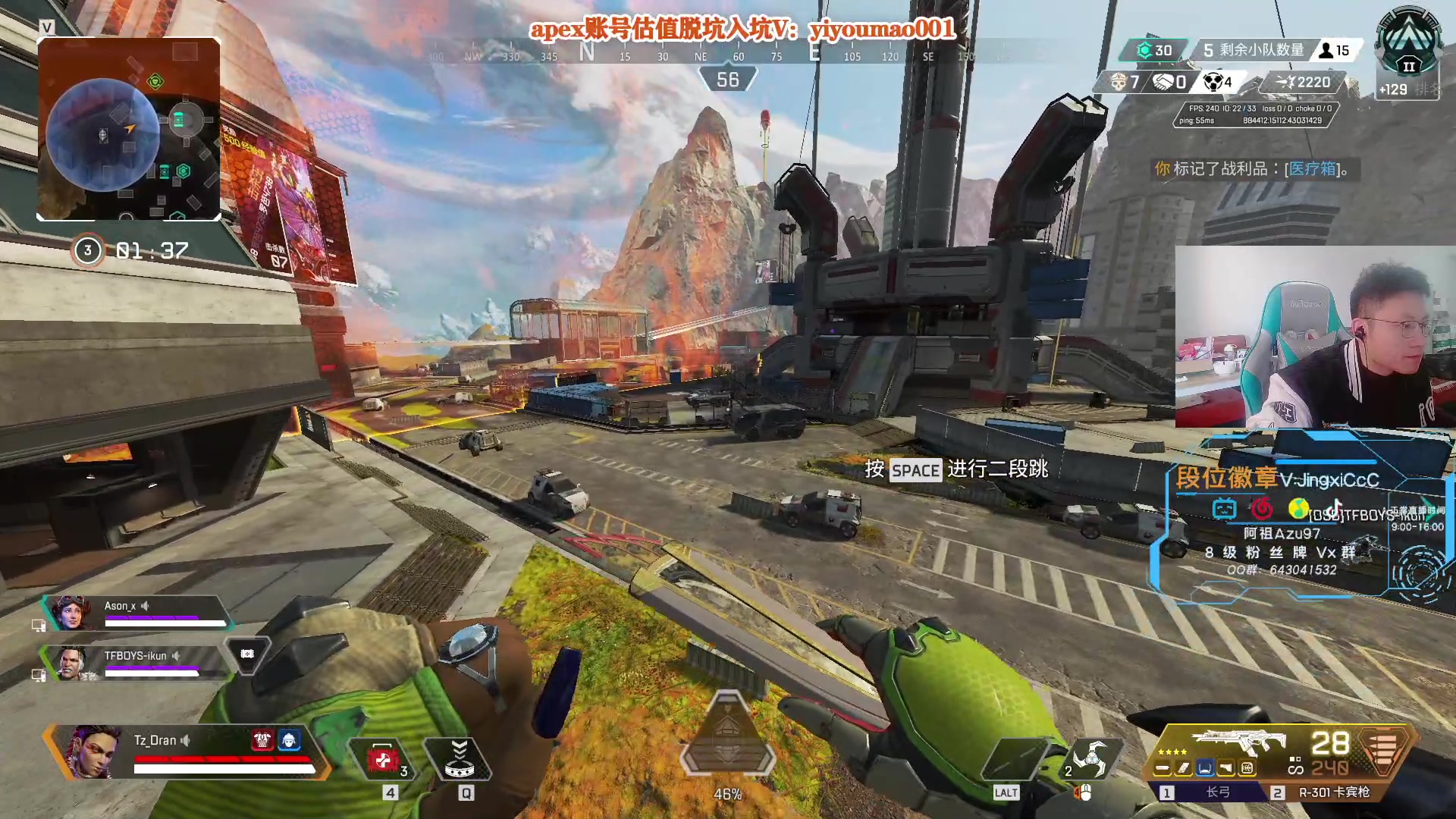Use the red med kit slot
This screenshot has width=1456, height=819.
(382, 759)
